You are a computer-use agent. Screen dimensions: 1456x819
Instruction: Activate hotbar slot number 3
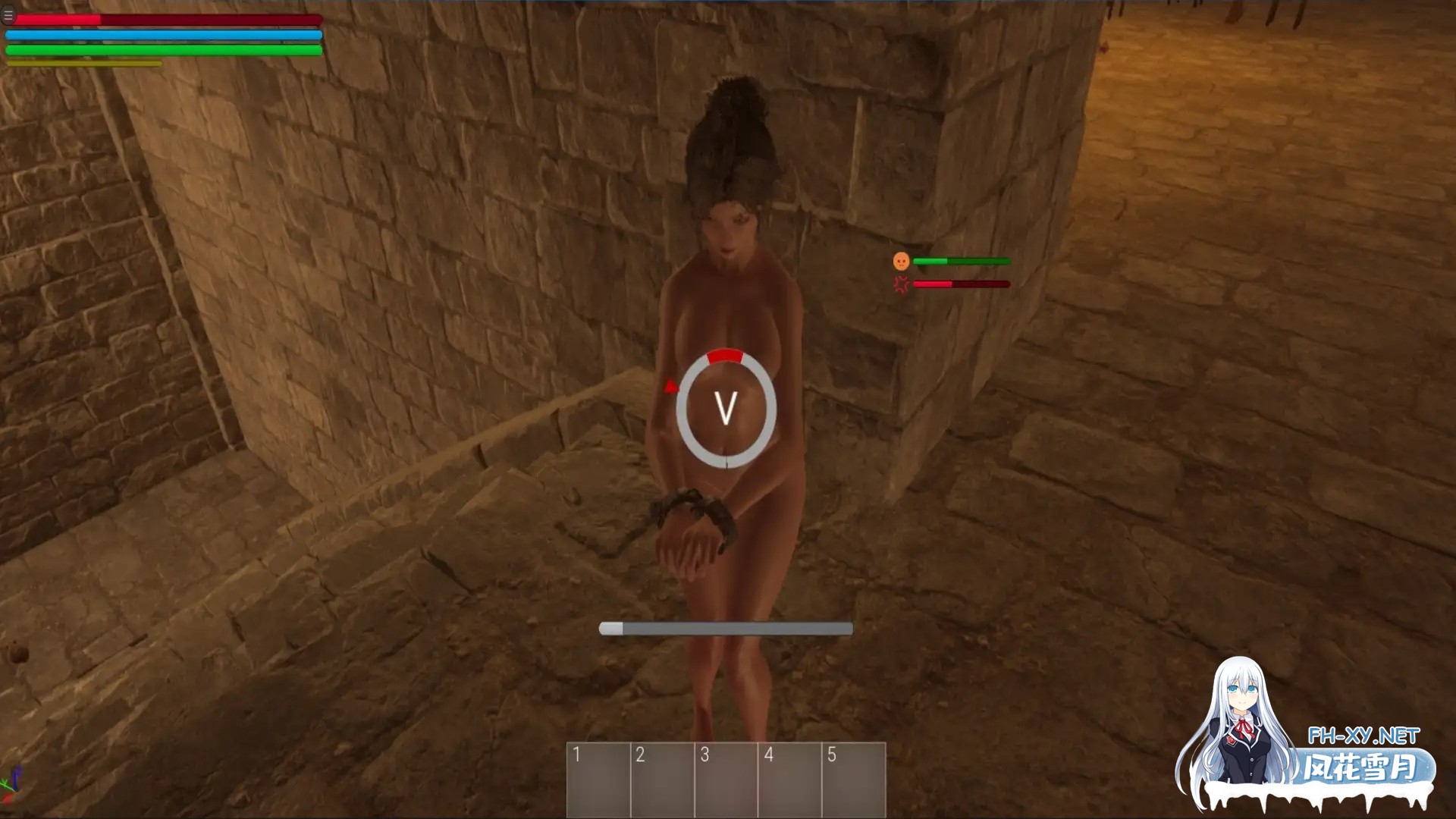[726, 780]
